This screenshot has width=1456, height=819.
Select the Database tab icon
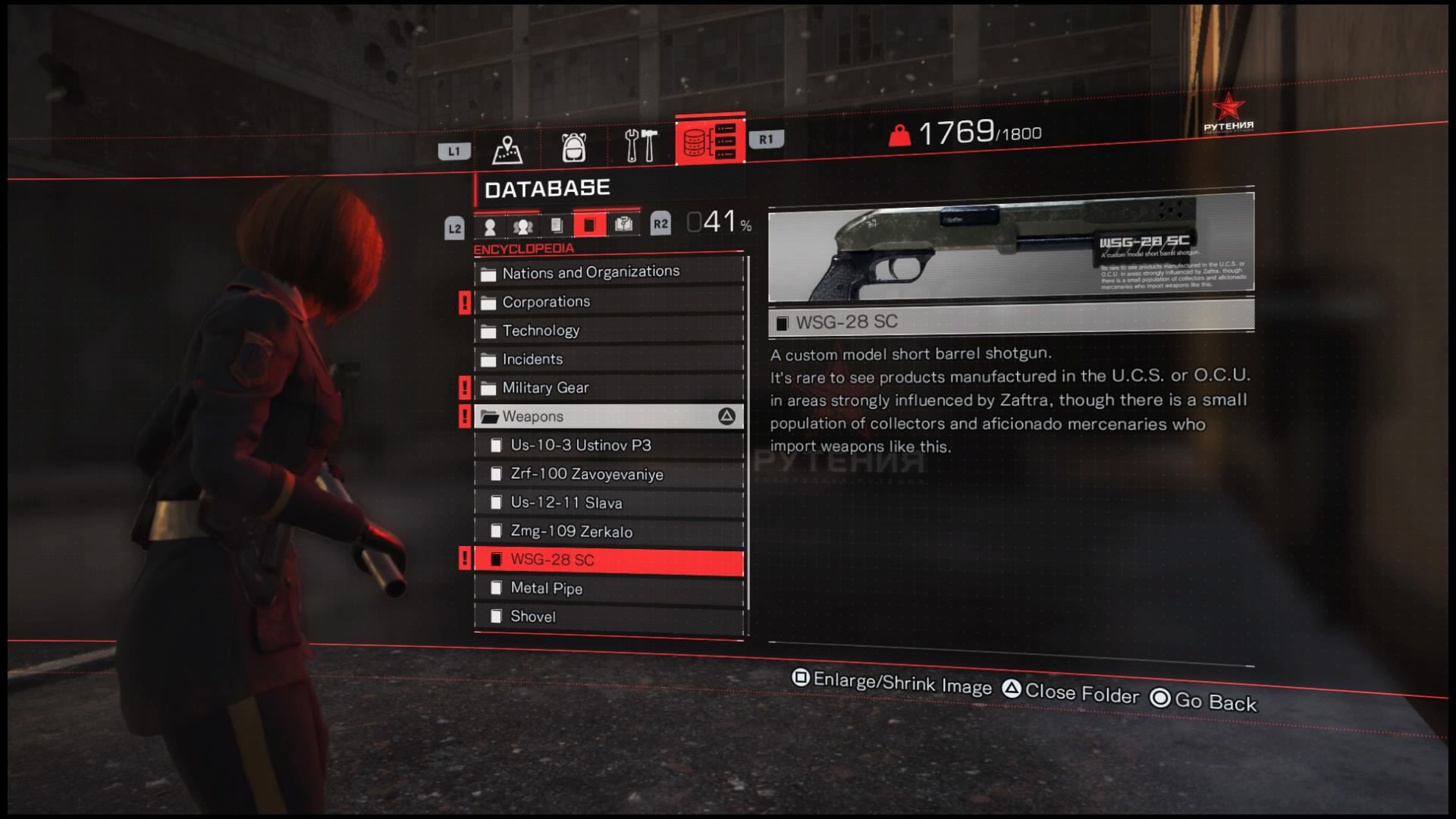pos(710,141)
